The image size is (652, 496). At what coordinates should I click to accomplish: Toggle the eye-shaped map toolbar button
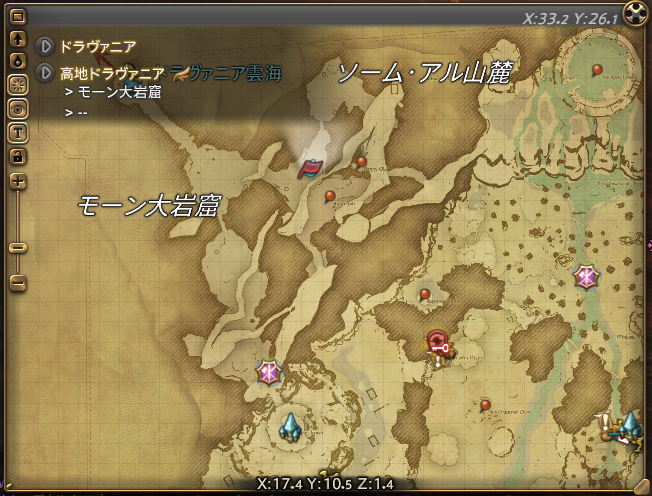click(x=17, y=107)
